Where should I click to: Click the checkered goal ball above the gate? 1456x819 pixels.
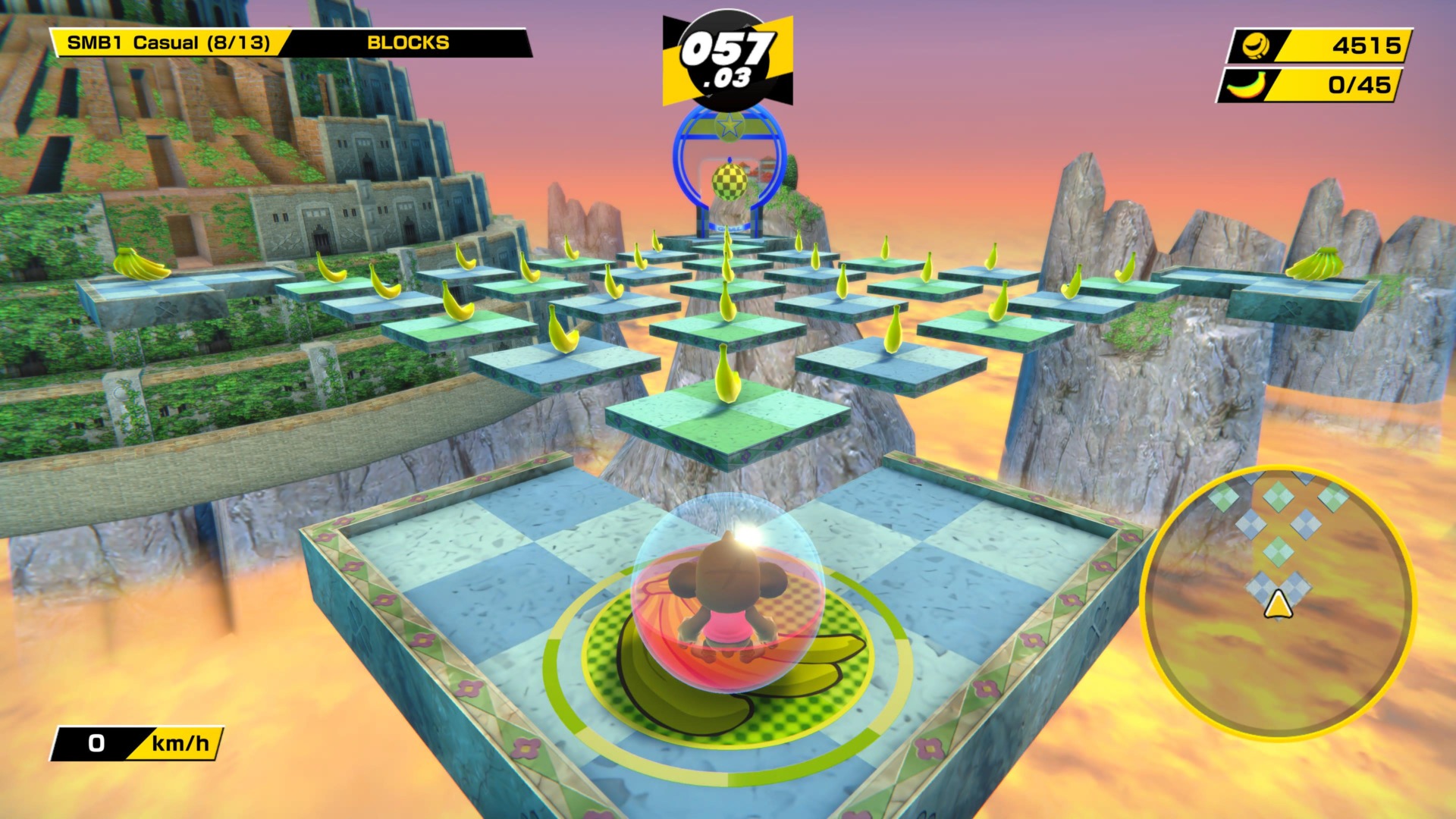(730, 180)
